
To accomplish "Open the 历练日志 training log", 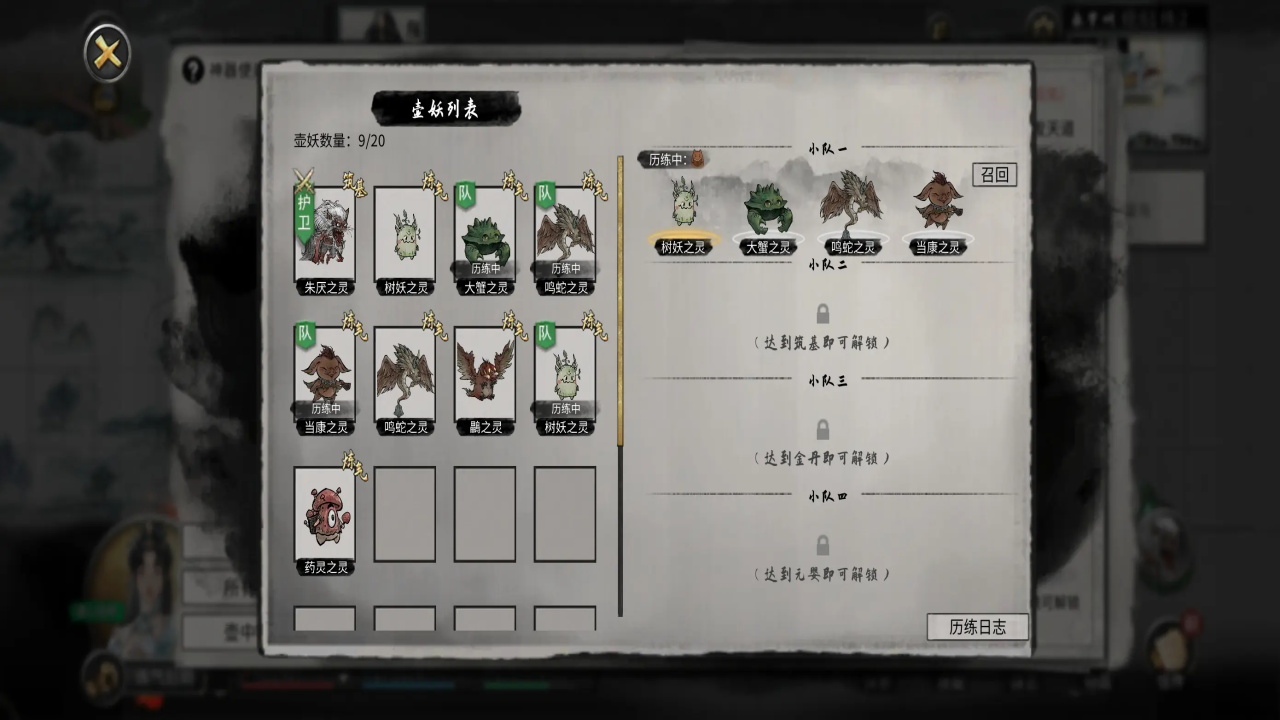I will pyautogui.click(x=977, y=627).
